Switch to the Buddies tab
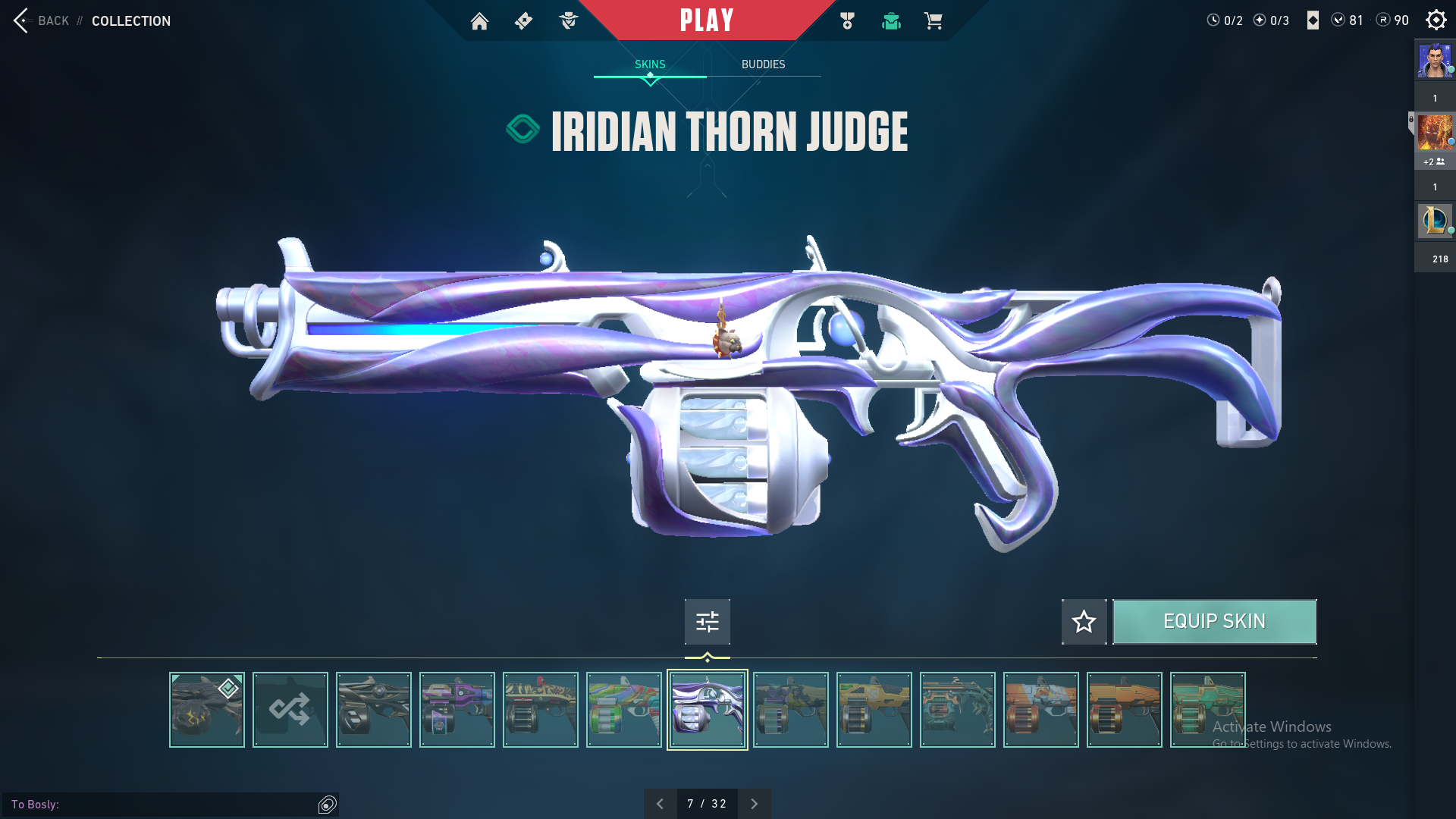 [763, 64]
